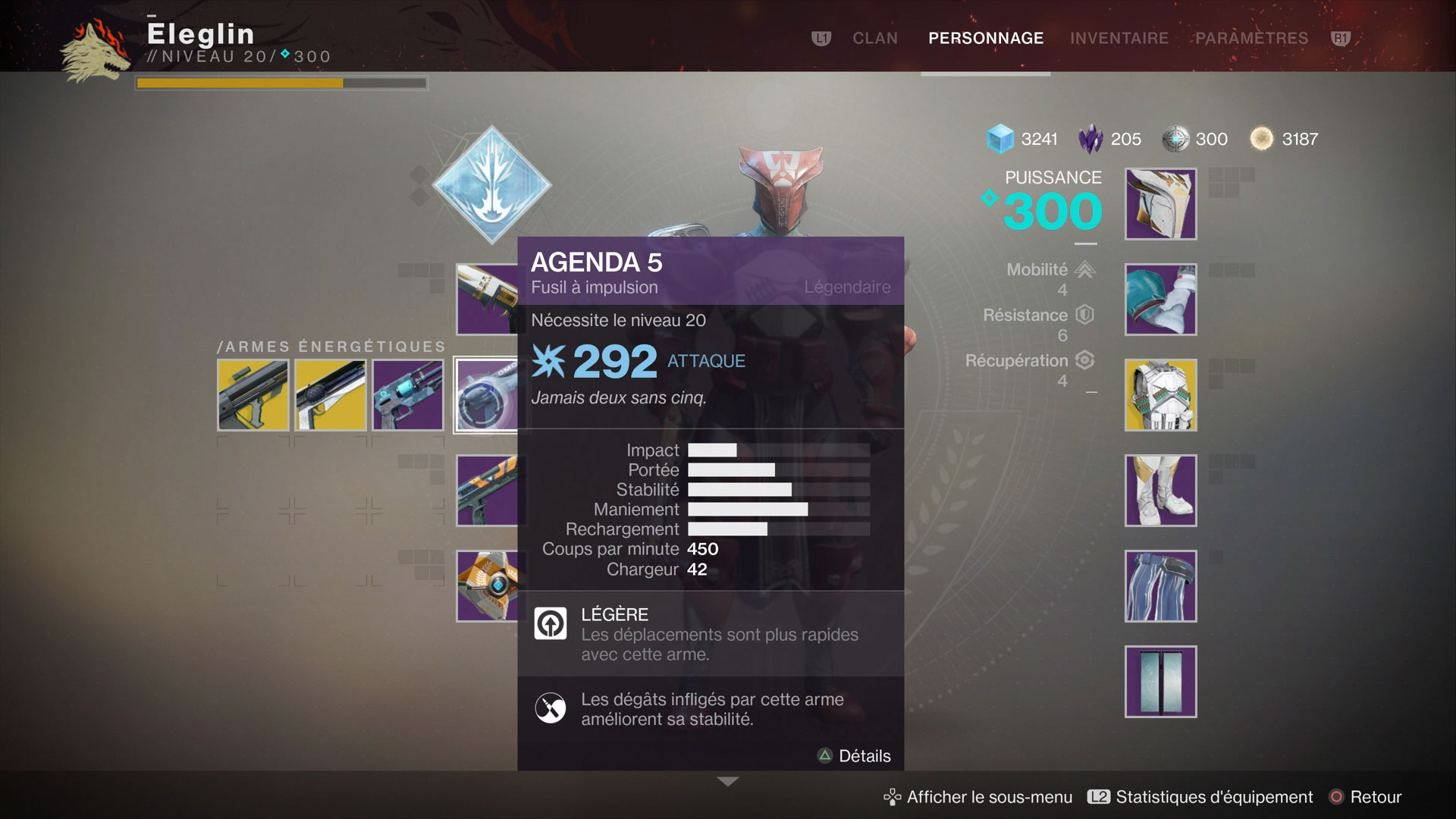Choose the black and yellow energy weapon
This screenshot has height=819, width=1456.
(253, 395)
